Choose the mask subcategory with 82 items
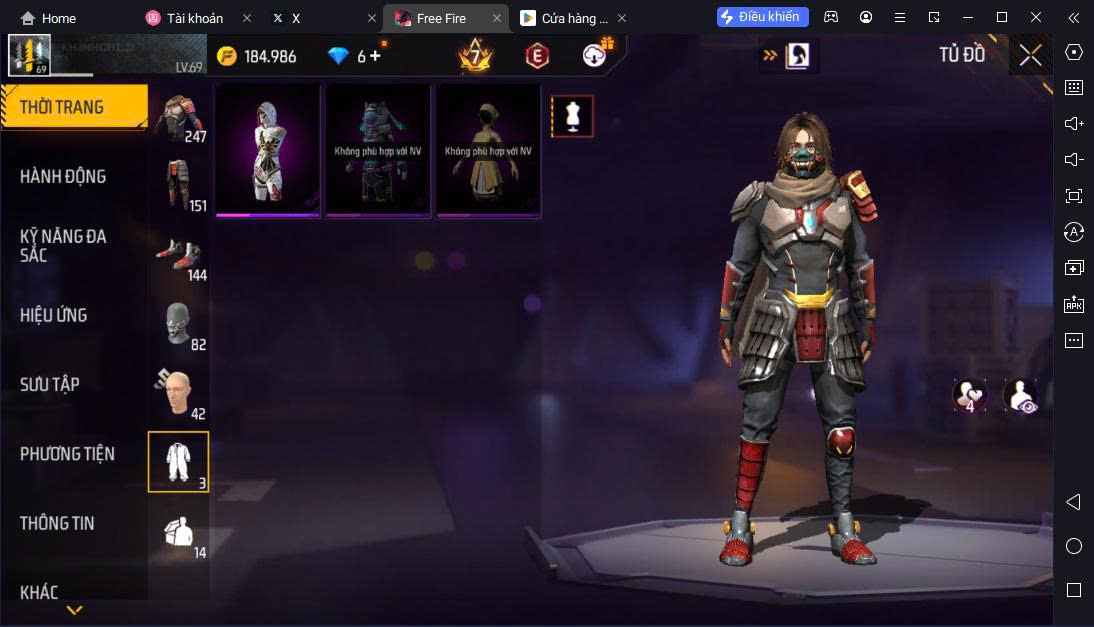The image size is (1094, 627). [x=179, y=326]
